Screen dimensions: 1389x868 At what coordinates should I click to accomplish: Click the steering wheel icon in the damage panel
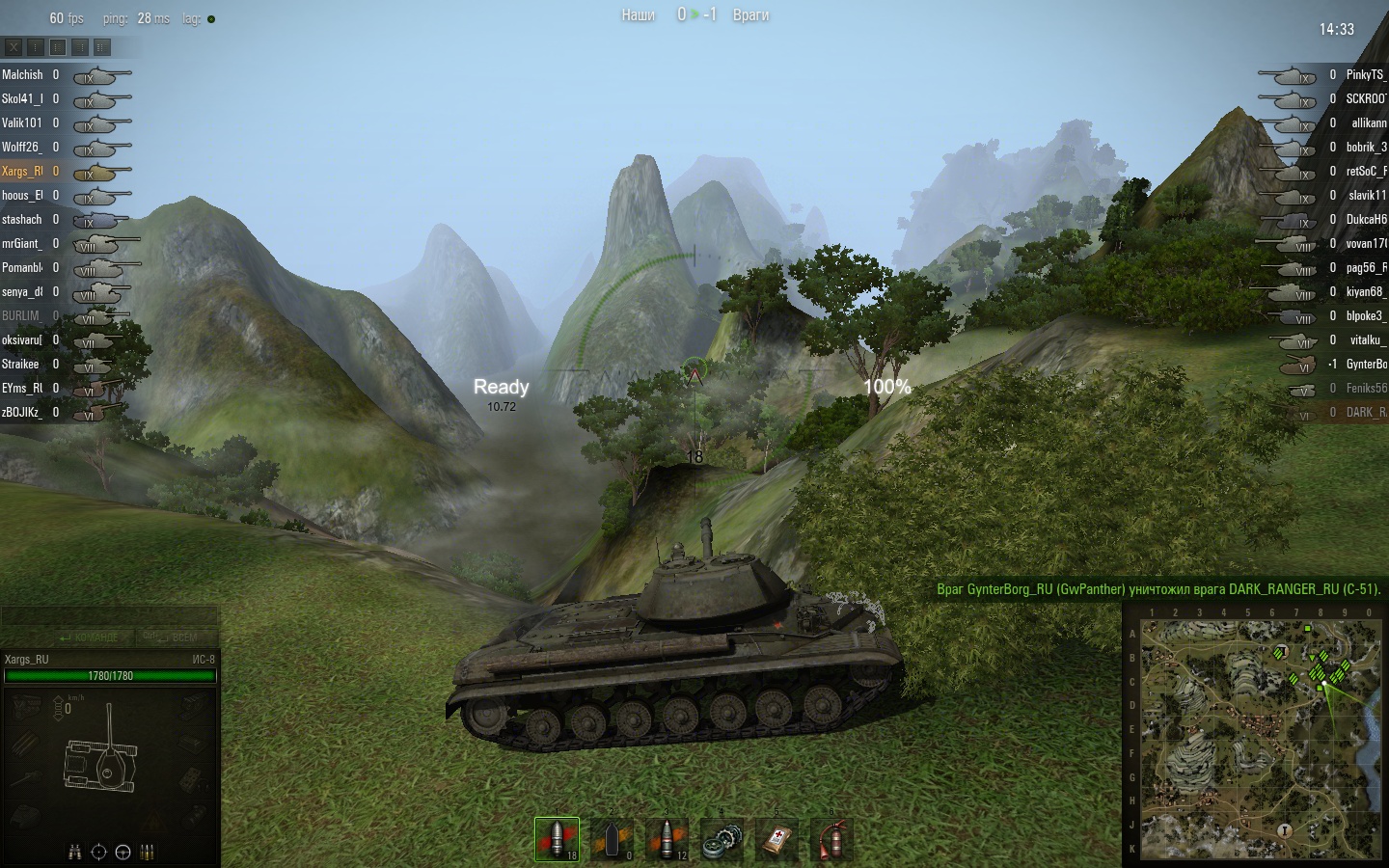click(x=123, y=852)
